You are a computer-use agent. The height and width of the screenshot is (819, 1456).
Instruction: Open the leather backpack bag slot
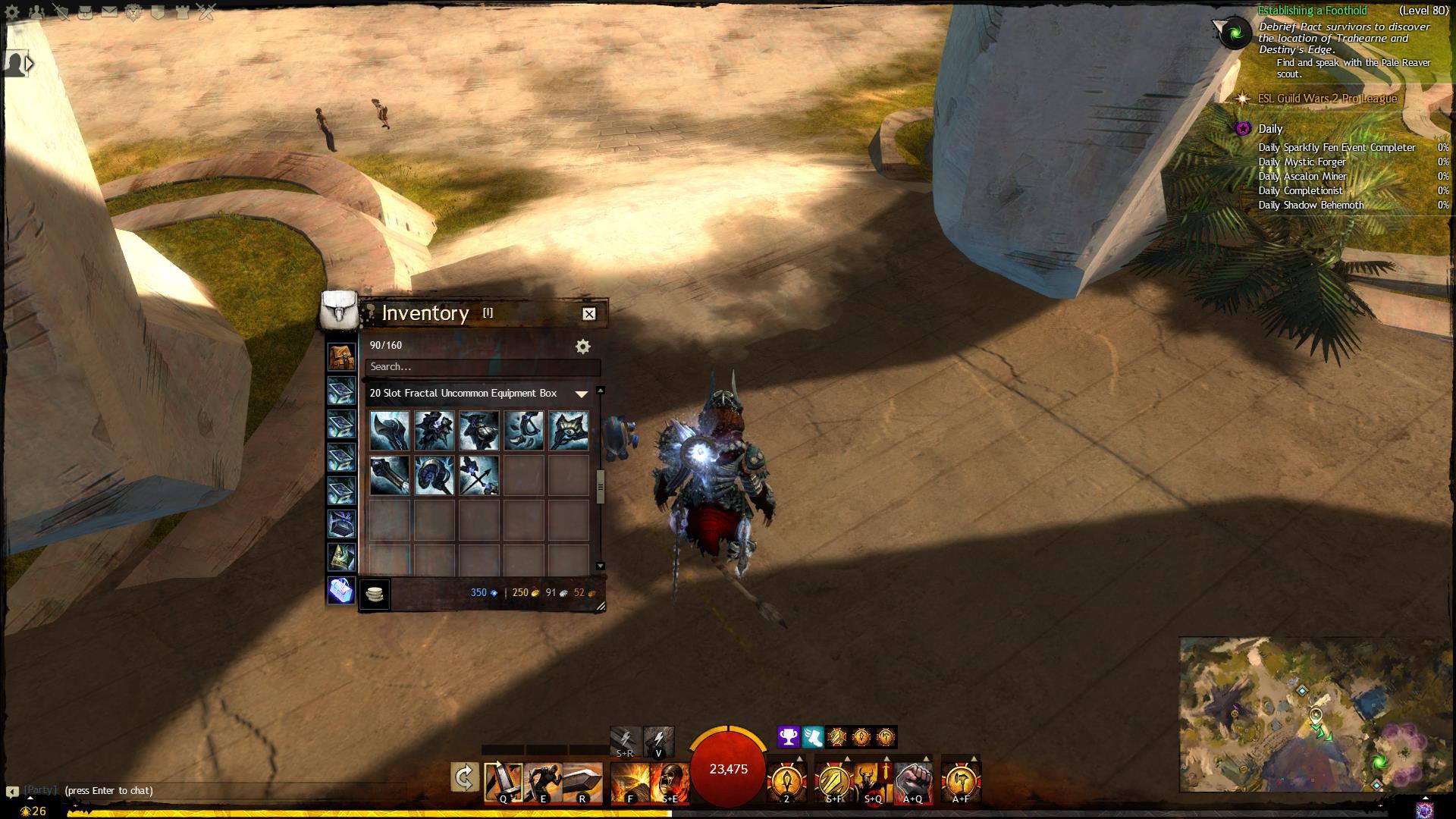click(x=341, y=356)
